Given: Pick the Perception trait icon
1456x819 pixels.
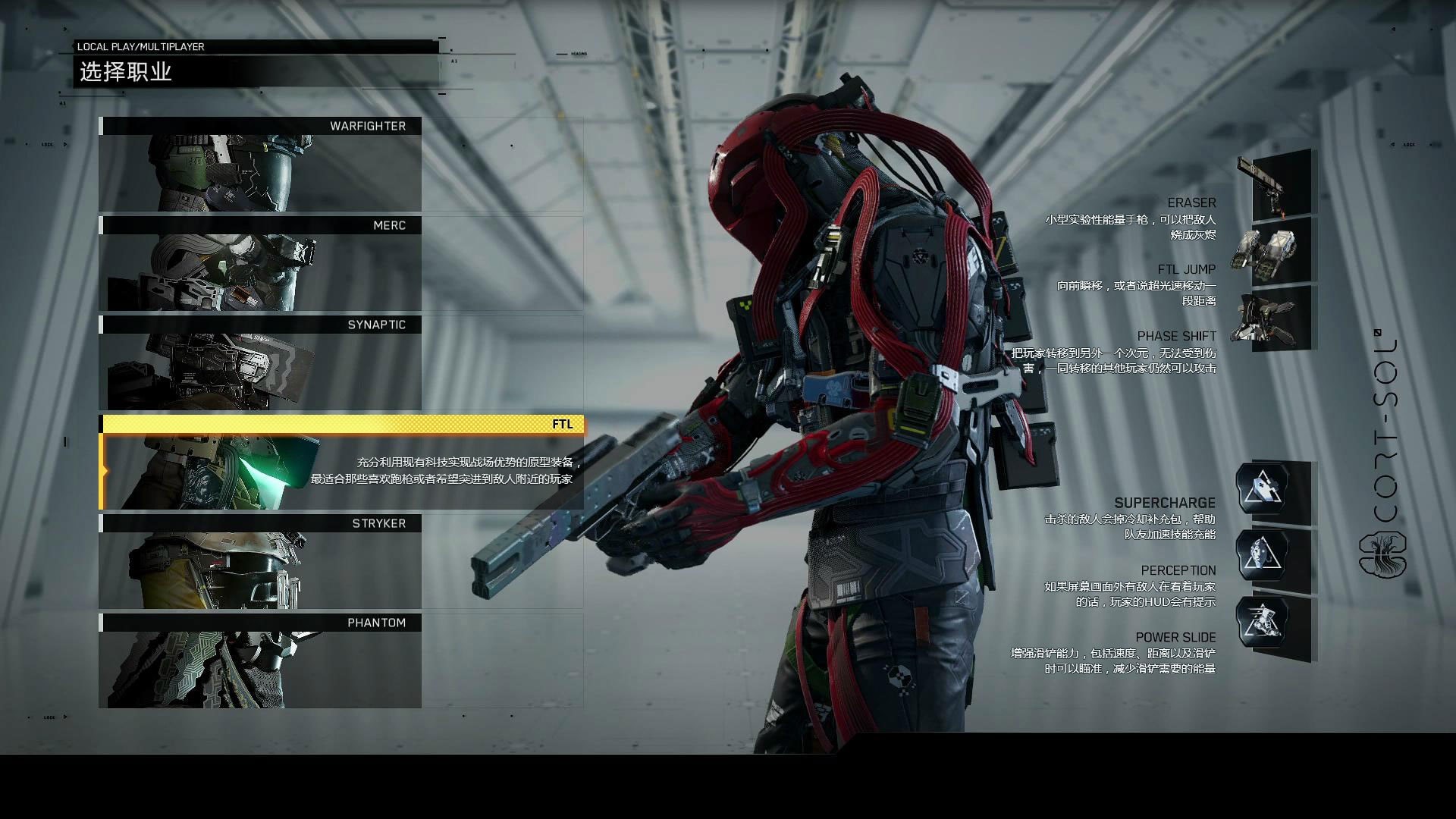Looking at the screenshot, I should point(1263,556).
